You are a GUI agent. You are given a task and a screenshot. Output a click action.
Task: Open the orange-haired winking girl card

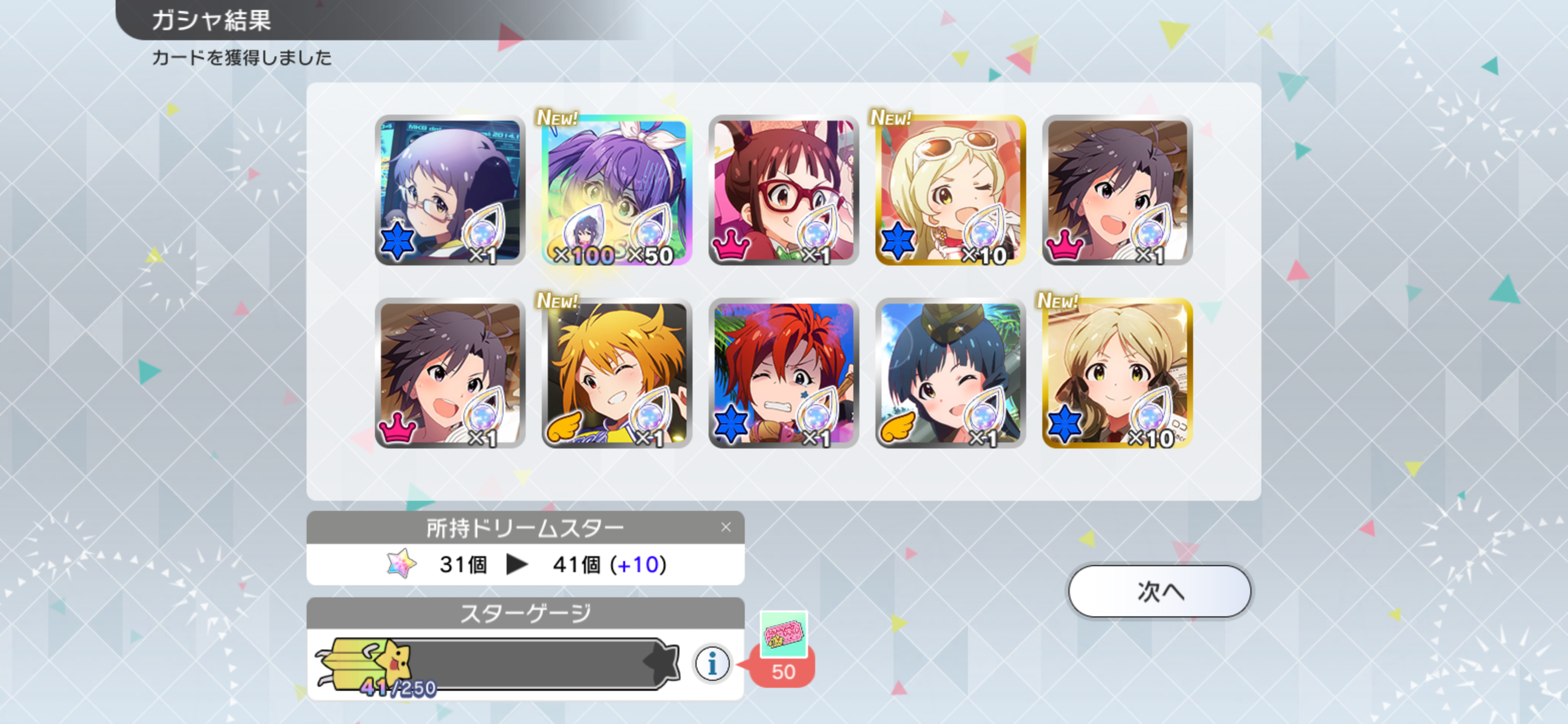click(x=617, y=373)
